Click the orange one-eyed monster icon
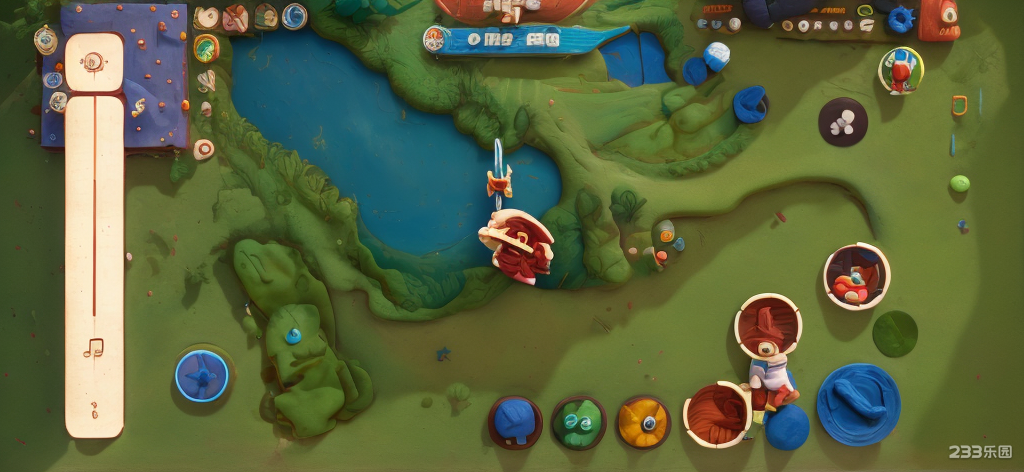Image resolution: width=1024 pixels, height=472 pixels. tap(938, 19)
